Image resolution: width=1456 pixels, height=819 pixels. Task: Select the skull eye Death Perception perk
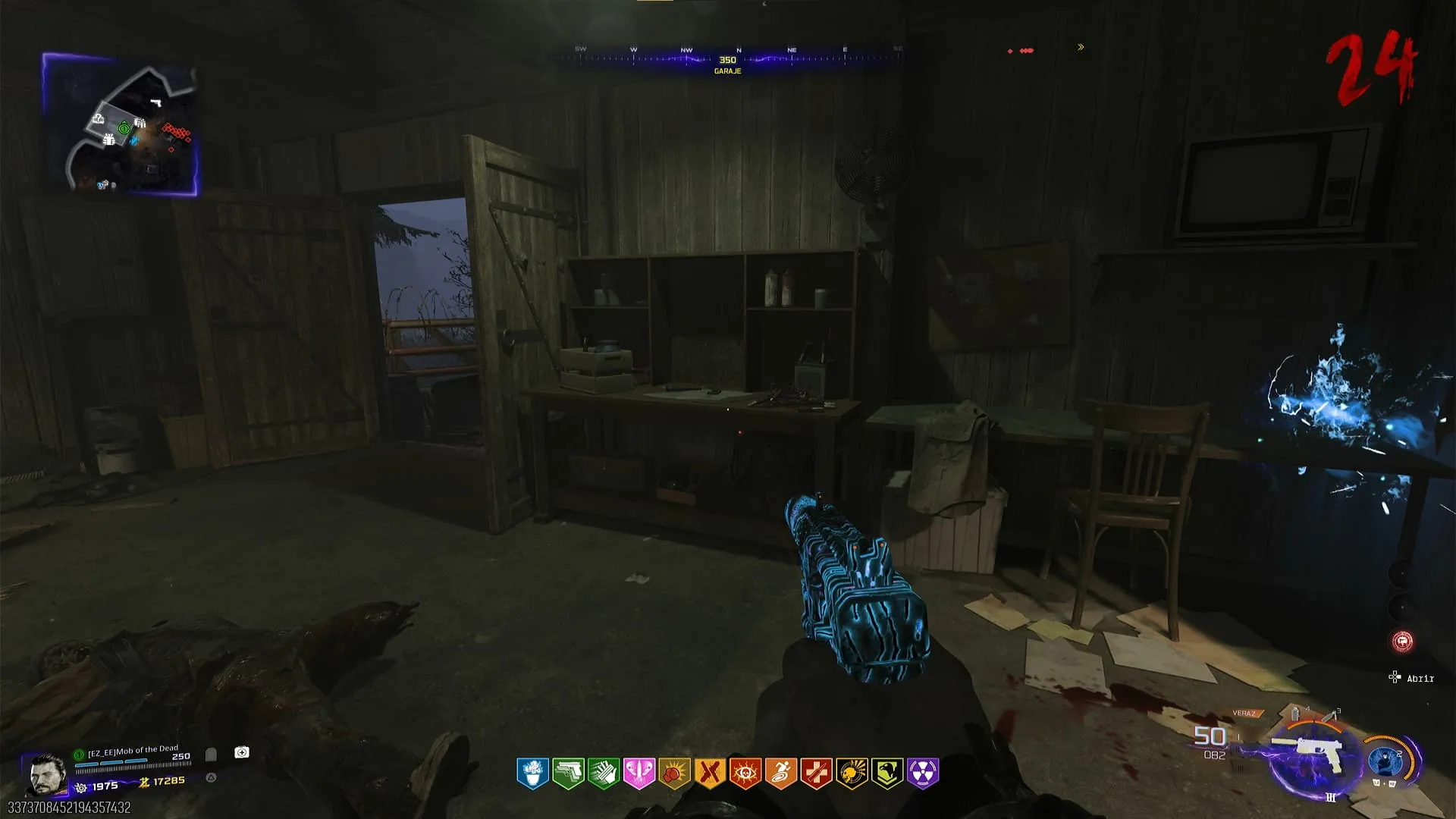tap(745, 773)
